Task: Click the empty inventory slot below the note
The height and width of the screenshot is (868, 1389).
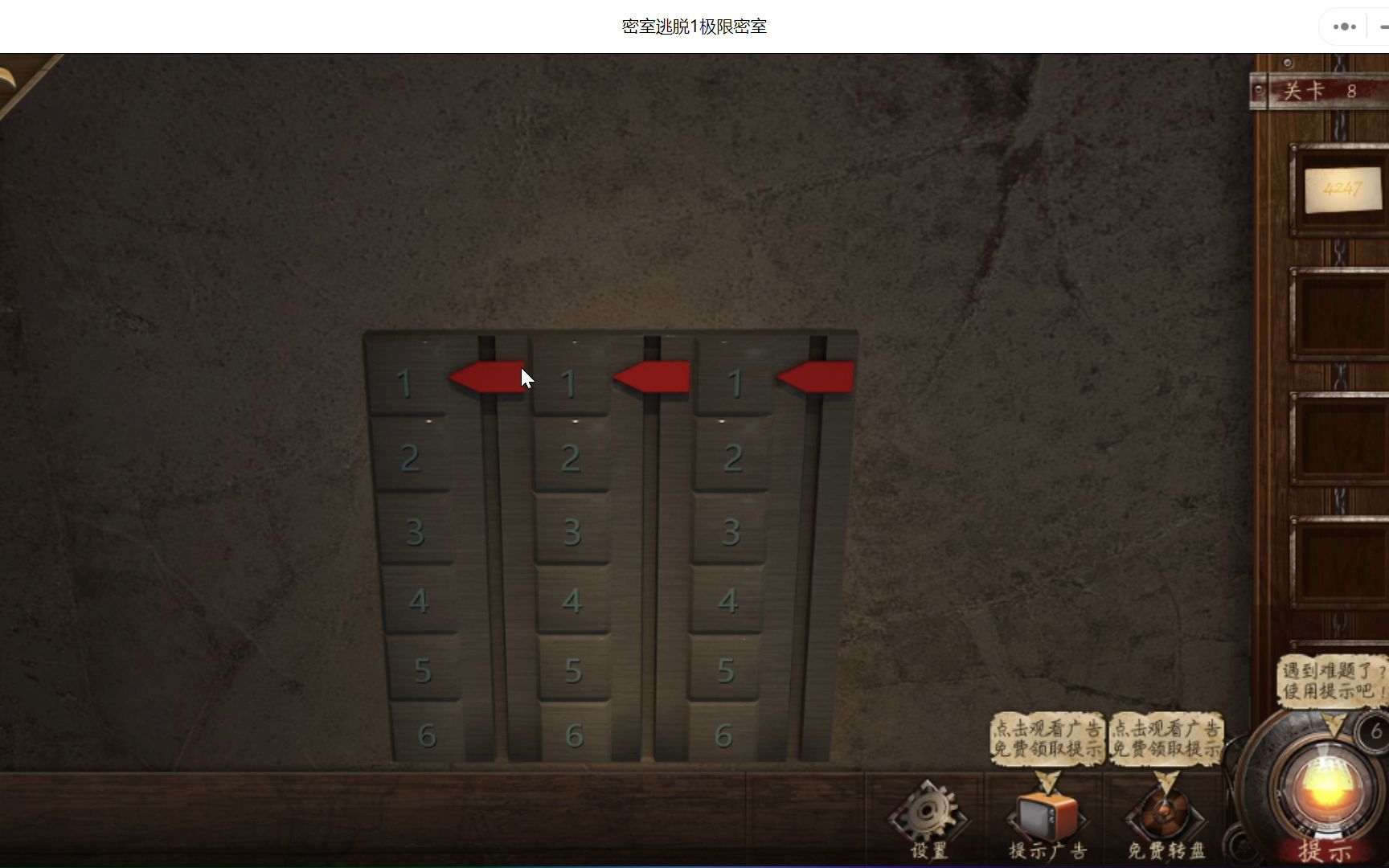Action: 1341,313
